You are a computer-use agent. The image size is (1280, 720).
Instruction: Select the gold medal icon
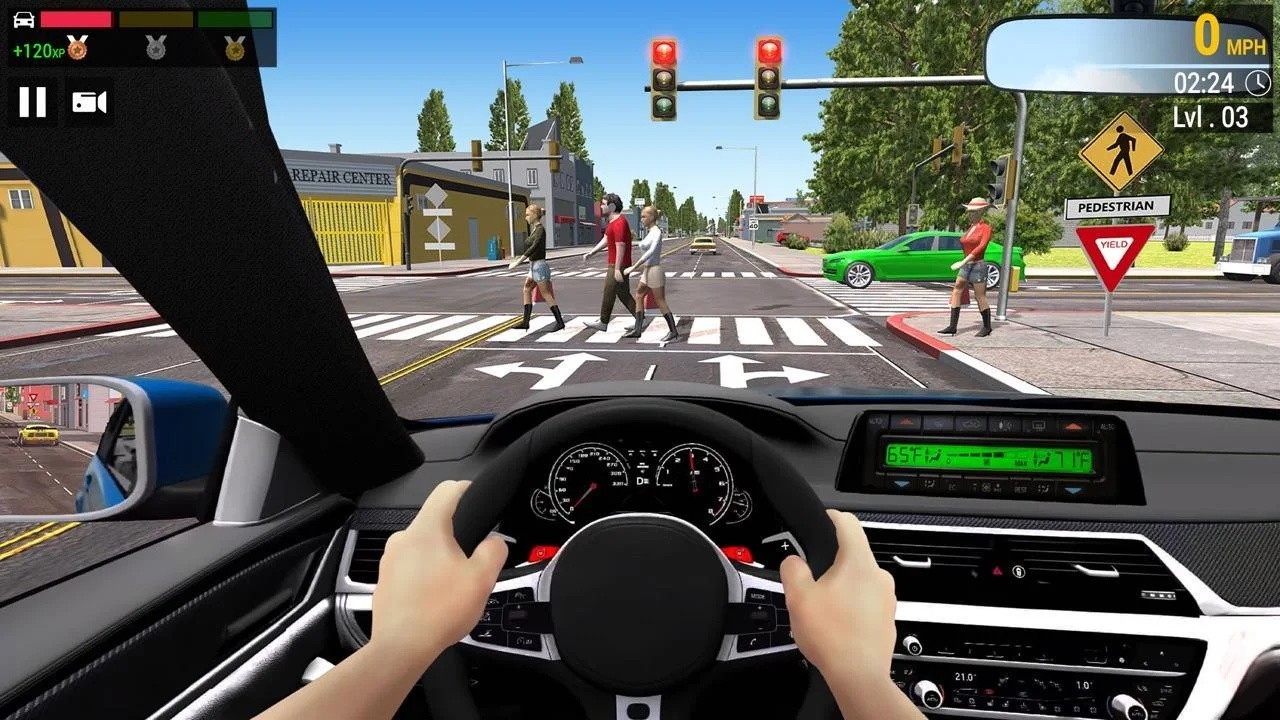click(x=236, y=49)
